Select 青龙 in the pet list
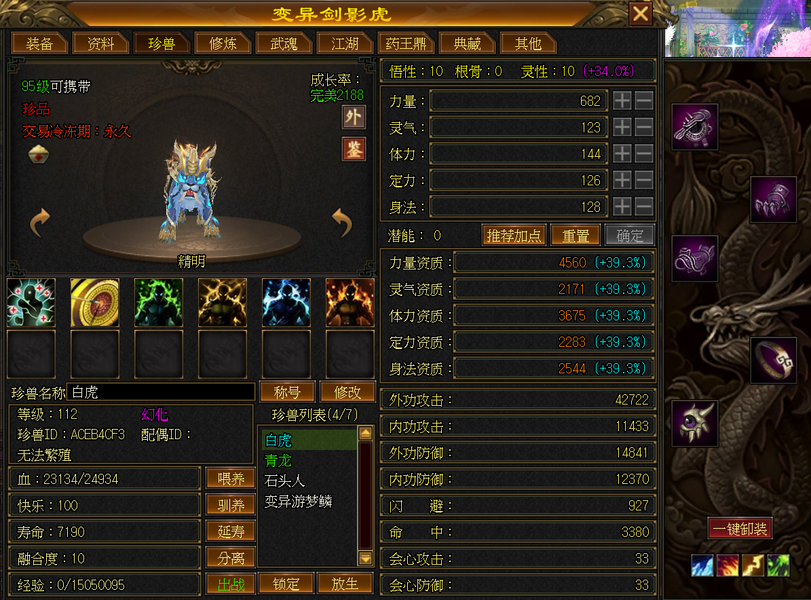This screenshot has width=811, height=600. click(x=277, y=460)
